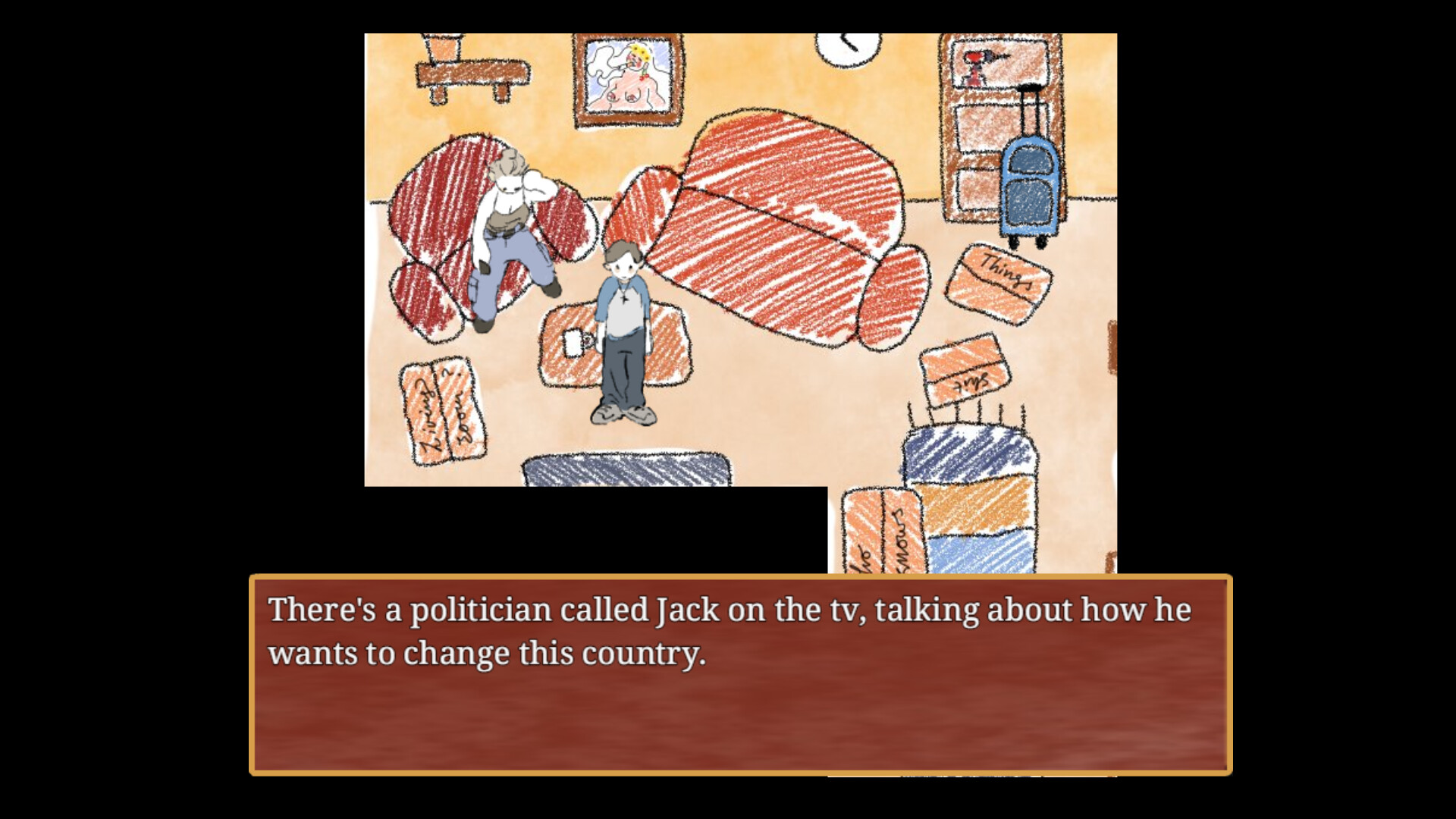This screenshot has width=1456, height=819.
Task: Click the box labeled Stuff
Action: point(962,372)
